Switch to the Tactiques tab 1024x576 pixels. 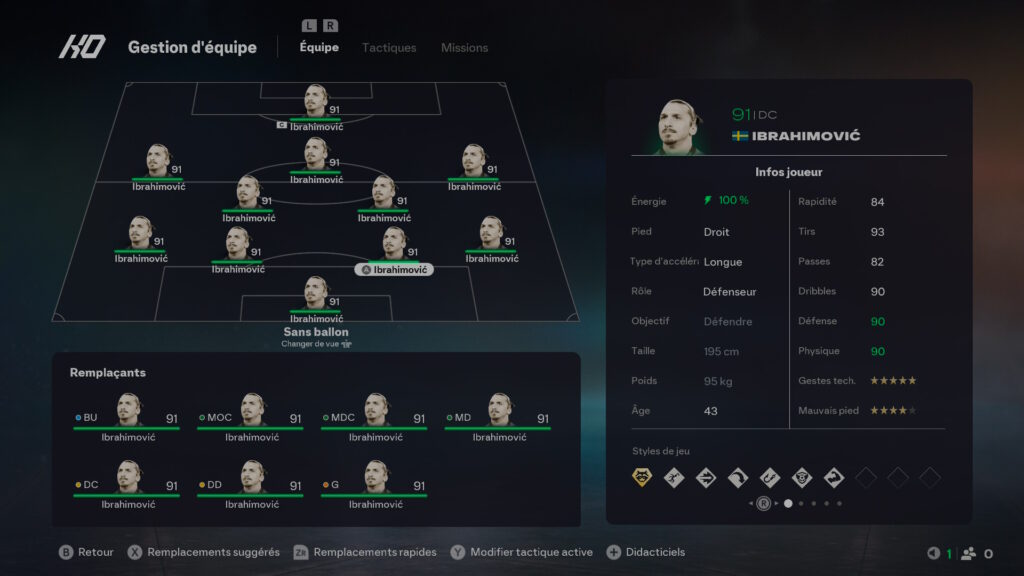389,48
